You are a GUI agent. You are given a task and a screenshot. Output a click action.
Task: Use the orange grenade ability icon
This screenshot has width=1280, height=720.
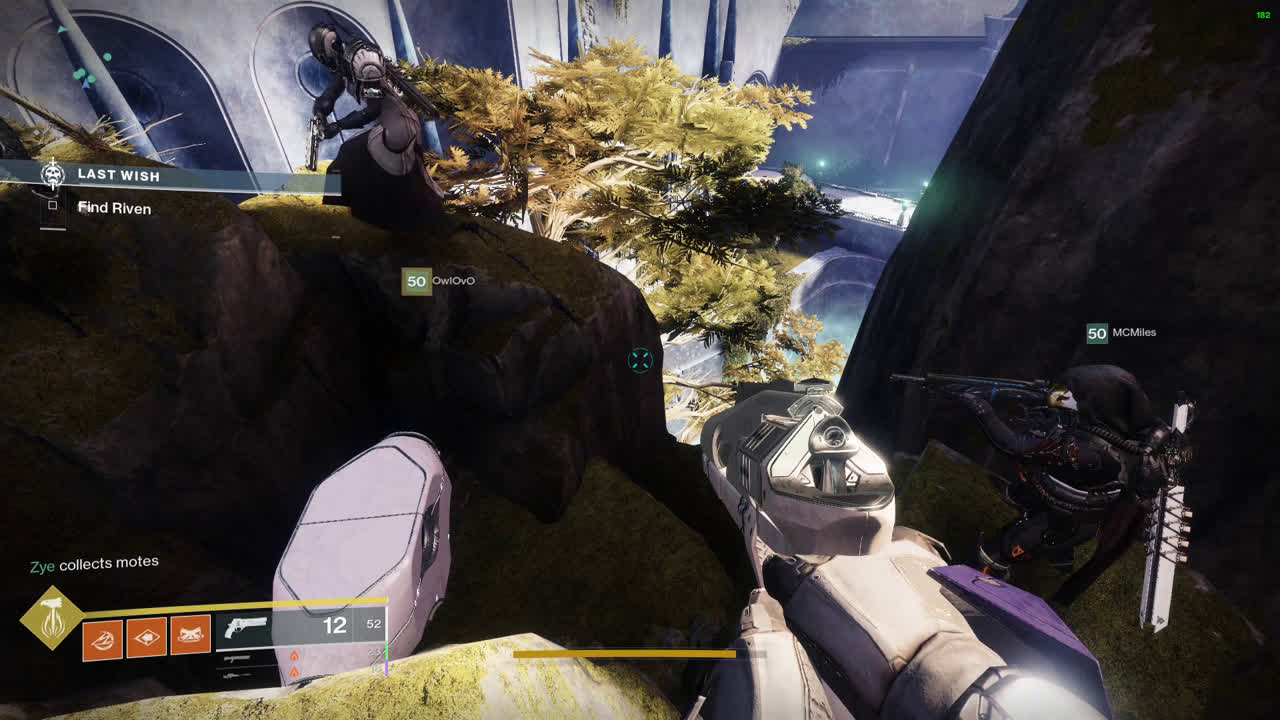[x=102, y=638]
